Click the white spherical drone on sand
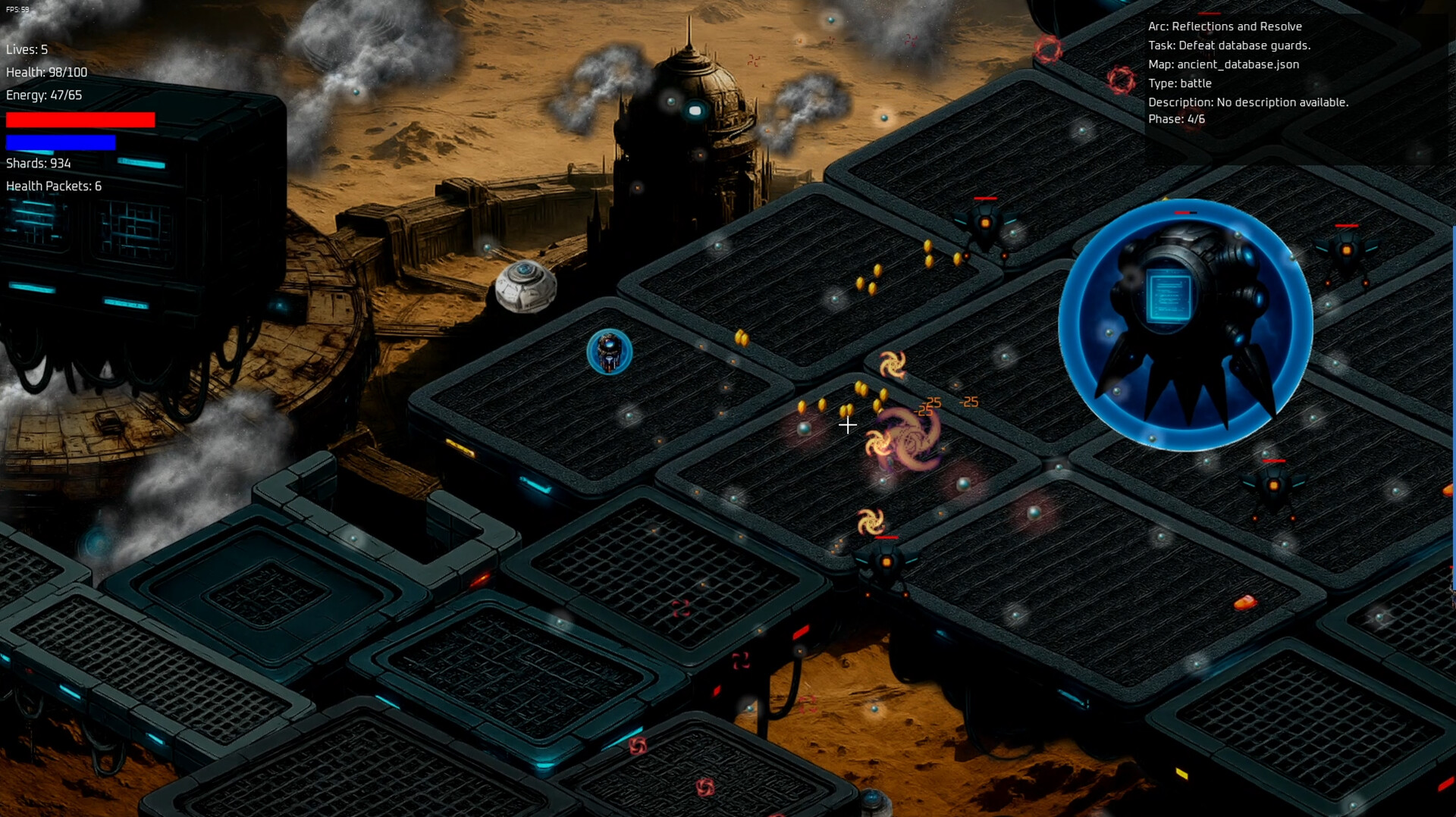The width and height of the screenshot is (1456, 817). pos(526,289)
